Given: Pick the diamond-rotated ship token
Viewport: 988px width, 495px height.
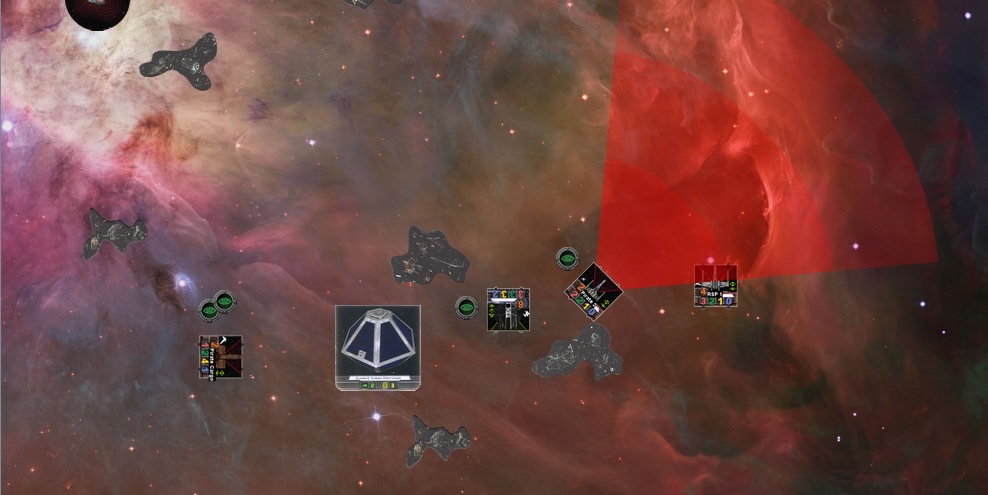Looking at the screenshot, I should pos(593,291).
